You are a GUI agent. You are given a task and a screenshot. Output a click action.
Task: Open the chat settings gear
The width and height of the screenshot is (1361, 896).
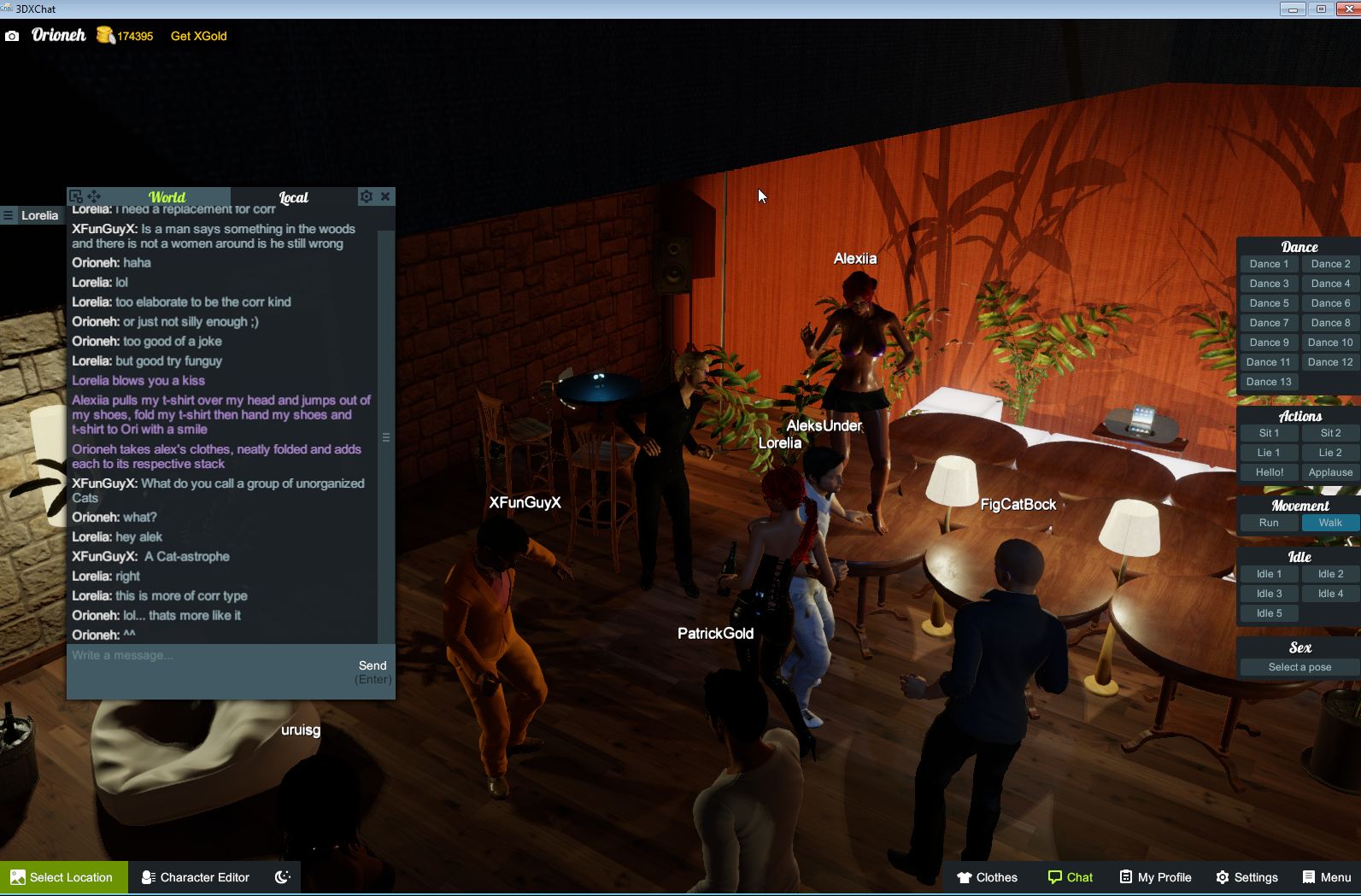tap(367, 196)
